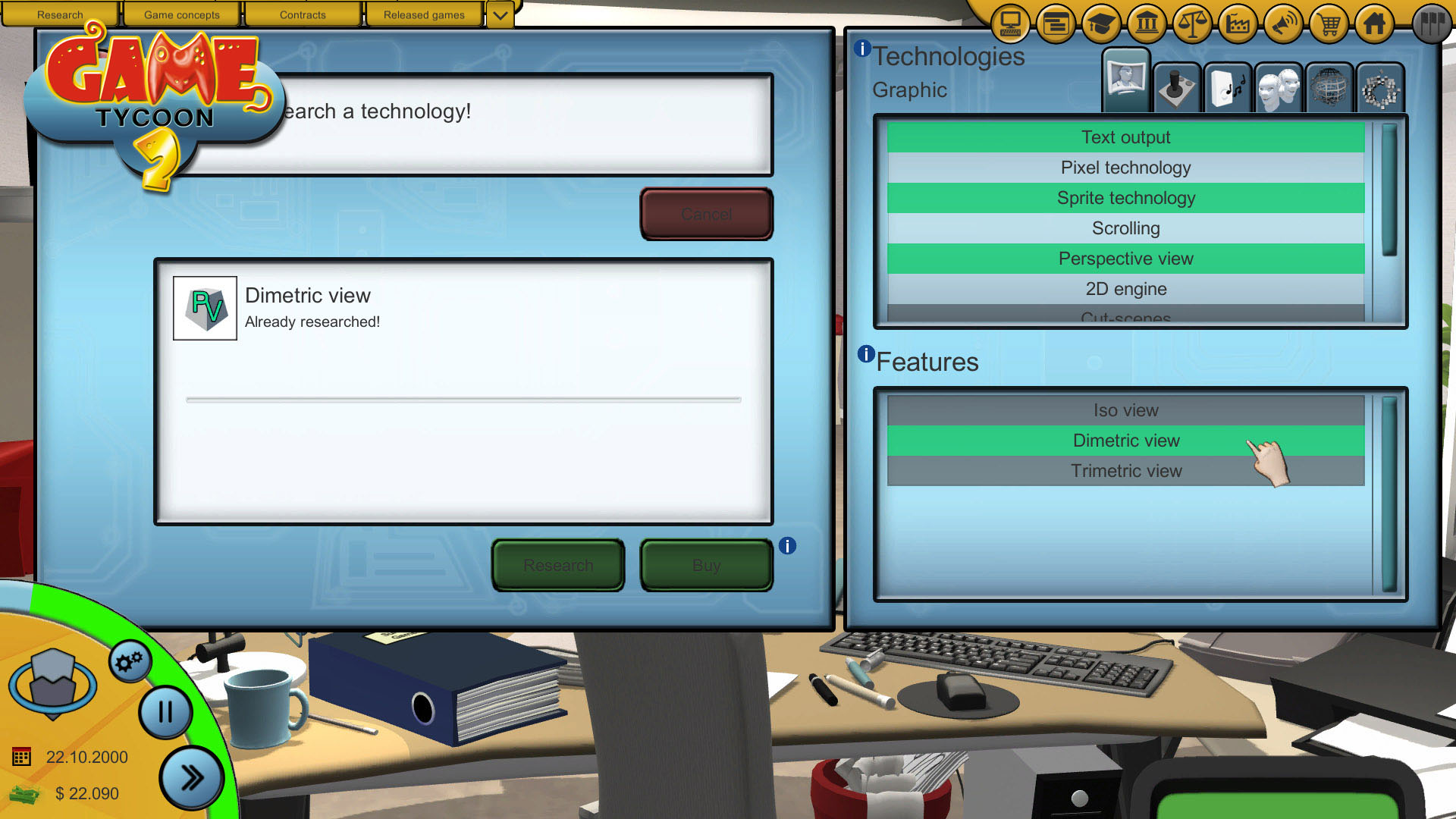Click the Cancel button
This screenshot has height=819, width=1456.
pos(706,214)
